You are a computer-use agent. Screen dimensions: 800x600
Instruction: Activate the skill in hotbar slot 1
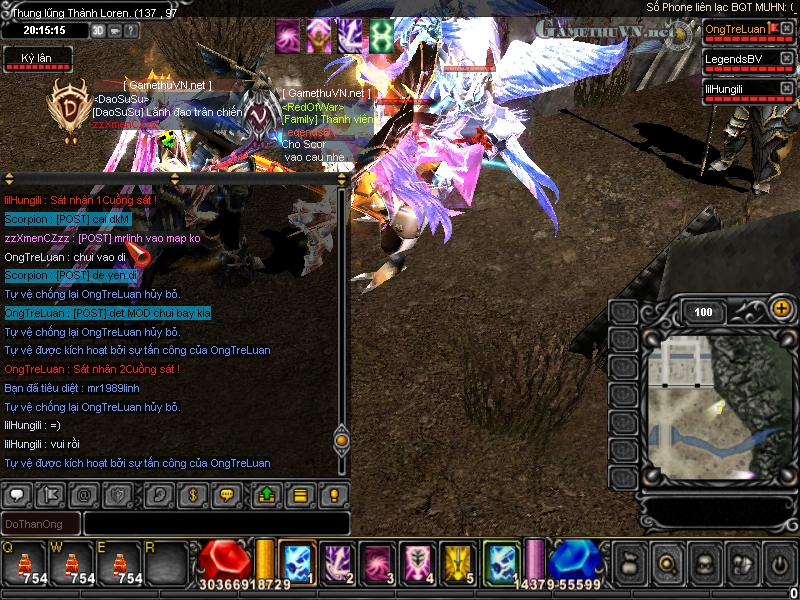coord(297,562)
